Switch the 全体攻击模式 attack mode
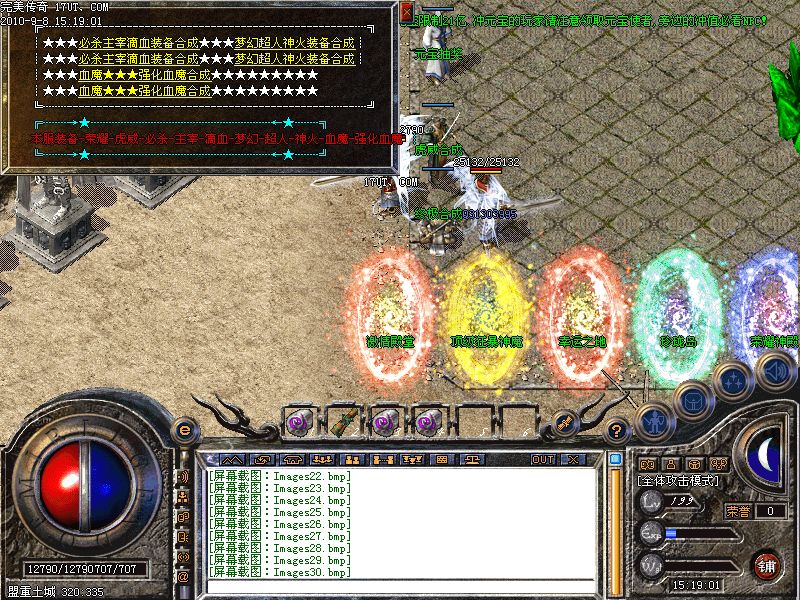 pyautogui.click(x=680, y=481)
